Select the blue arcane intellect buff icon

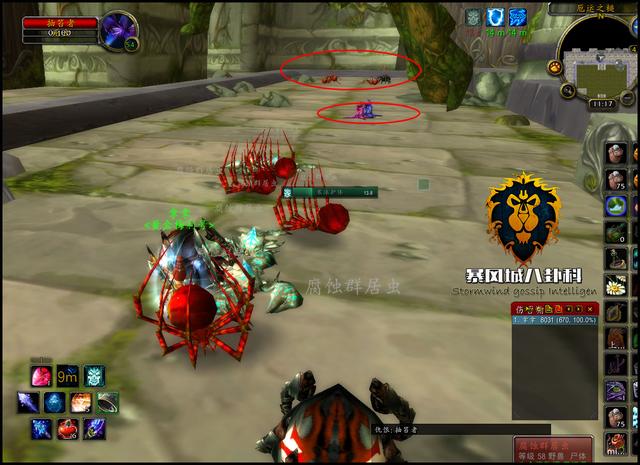click(518, 17)
